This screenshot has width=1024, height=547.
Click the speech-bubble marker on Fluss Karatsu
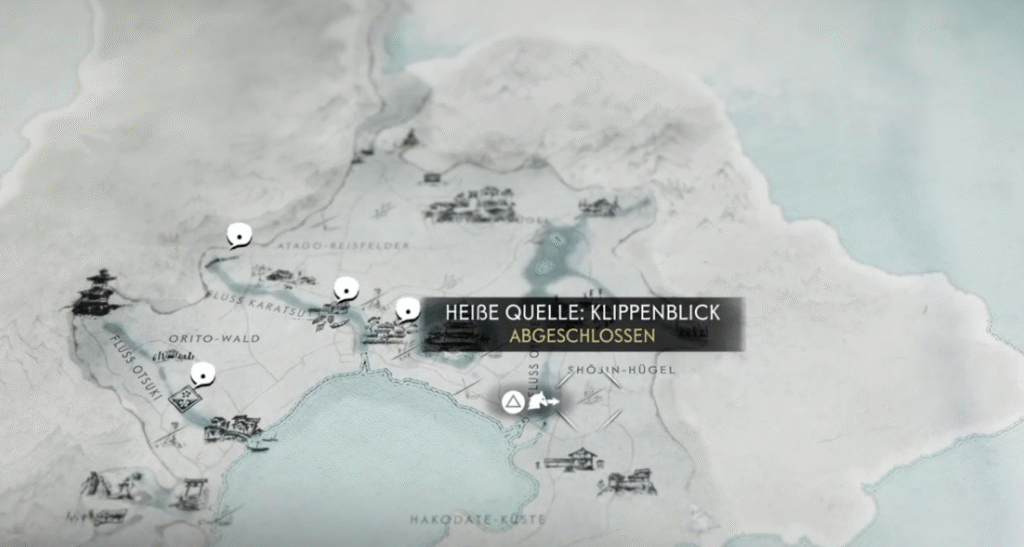(x=345, y=289)
